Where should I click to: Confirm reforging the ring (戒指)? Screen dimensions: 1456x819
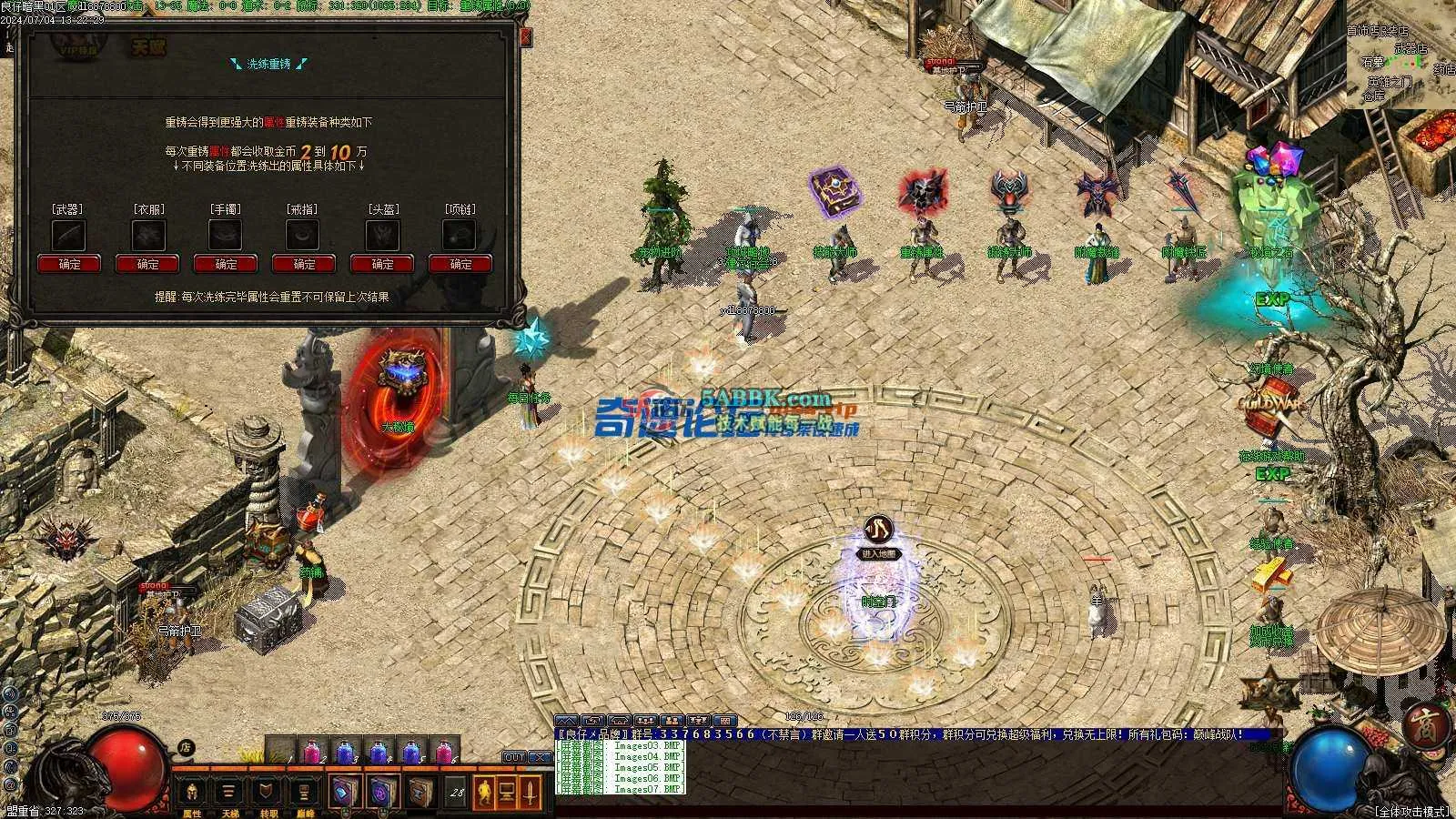pos(304,264)
